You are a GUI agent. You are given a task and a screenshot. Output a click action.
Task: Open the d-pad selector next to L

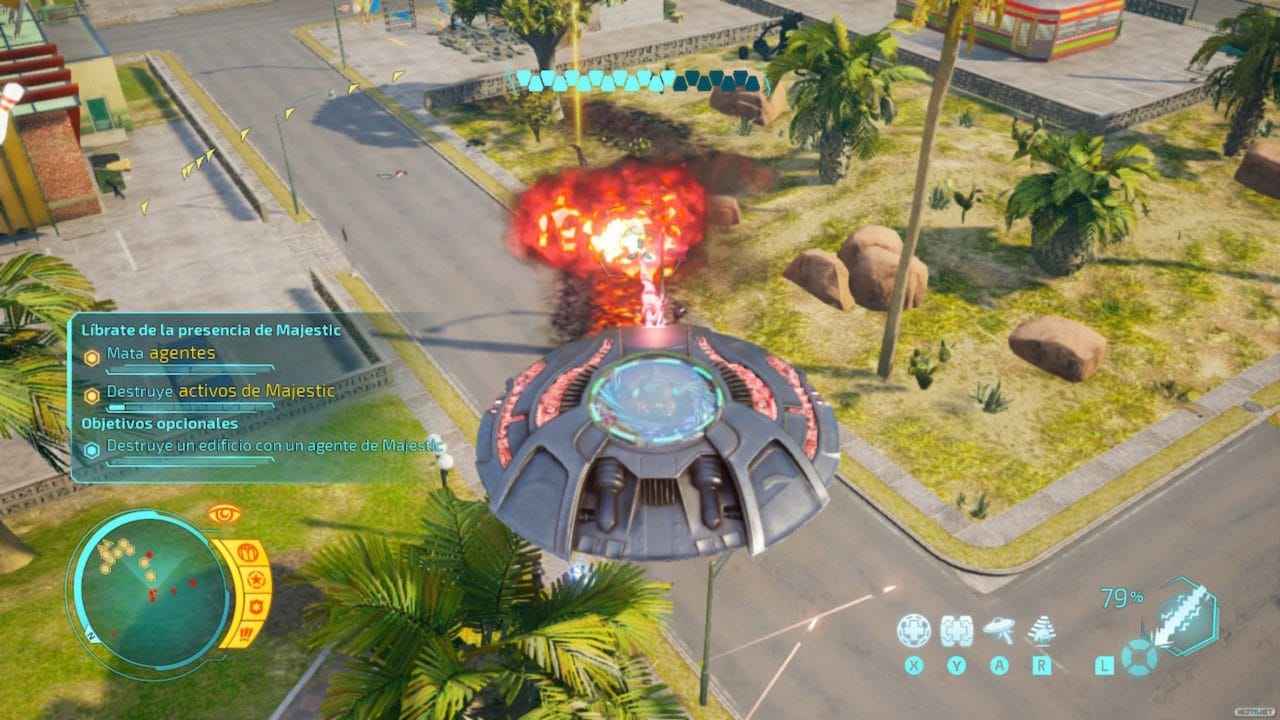(1141, 660)
